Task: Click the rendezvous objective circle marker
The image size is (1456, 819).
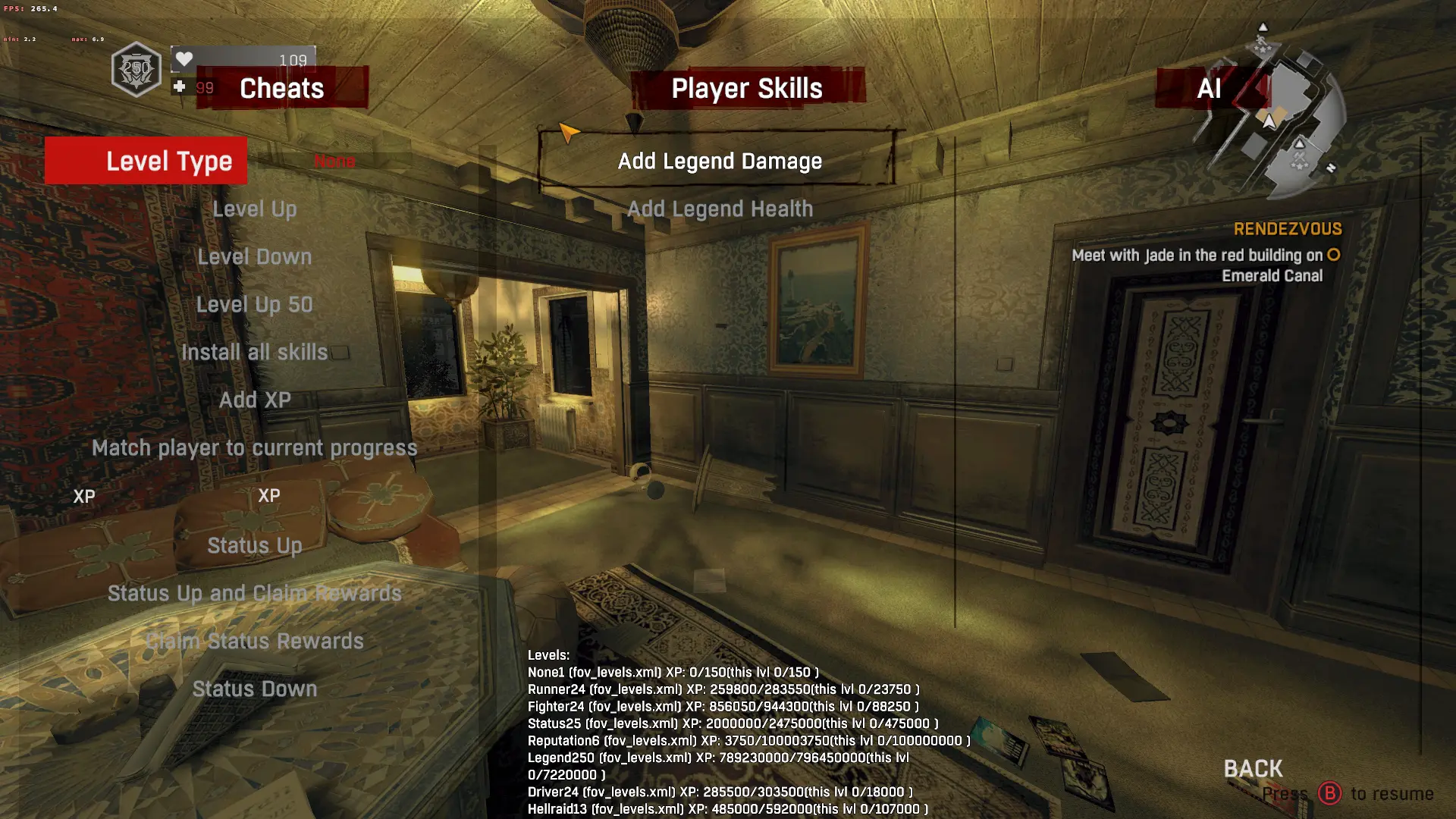Action: pyautogui.click(x=1335, y=256)
